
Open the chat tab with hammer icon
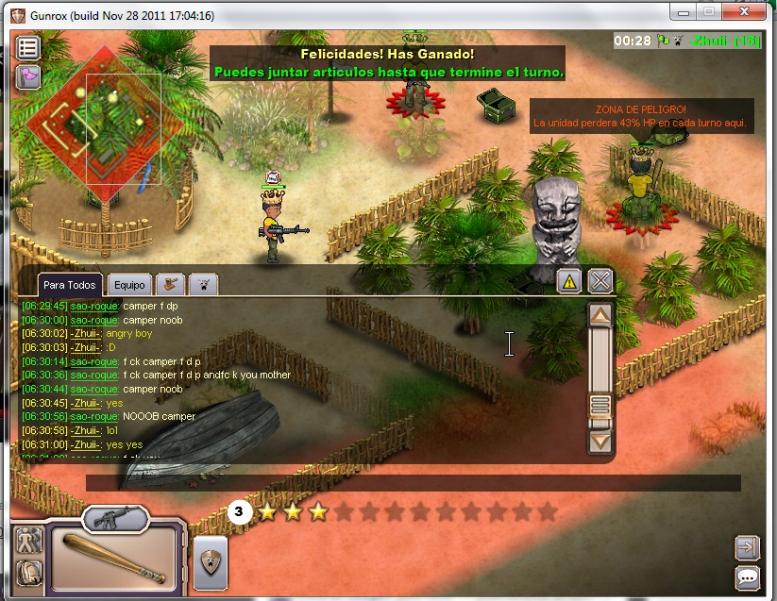click(x=171, y=284)
